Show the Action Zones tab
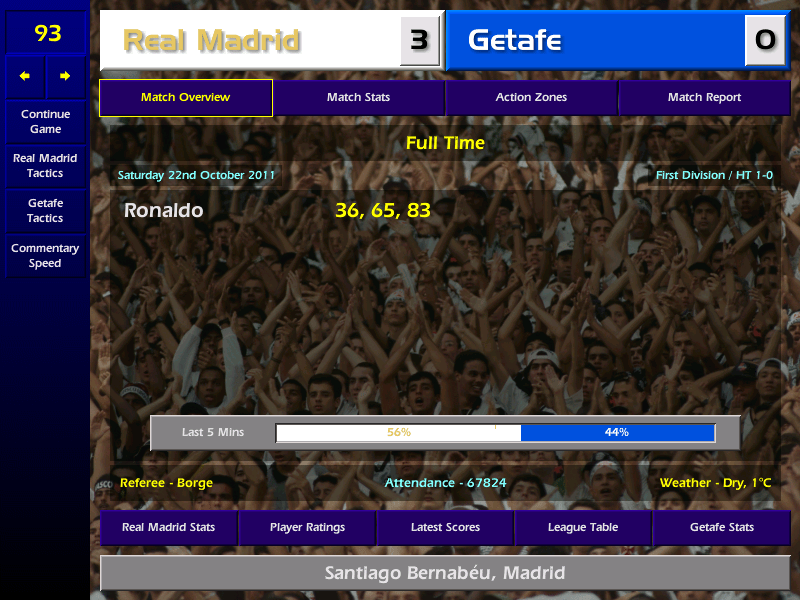The height and width of the screenshot is (600, 800). [531, 97]
